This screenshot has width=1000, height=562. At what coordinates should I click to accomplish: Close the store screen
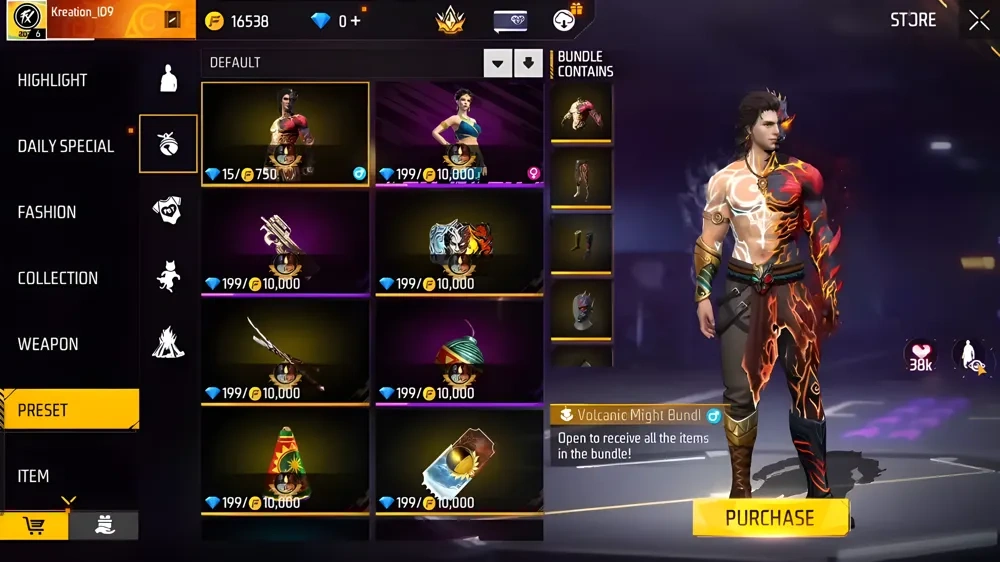click(x=978, y=20)
